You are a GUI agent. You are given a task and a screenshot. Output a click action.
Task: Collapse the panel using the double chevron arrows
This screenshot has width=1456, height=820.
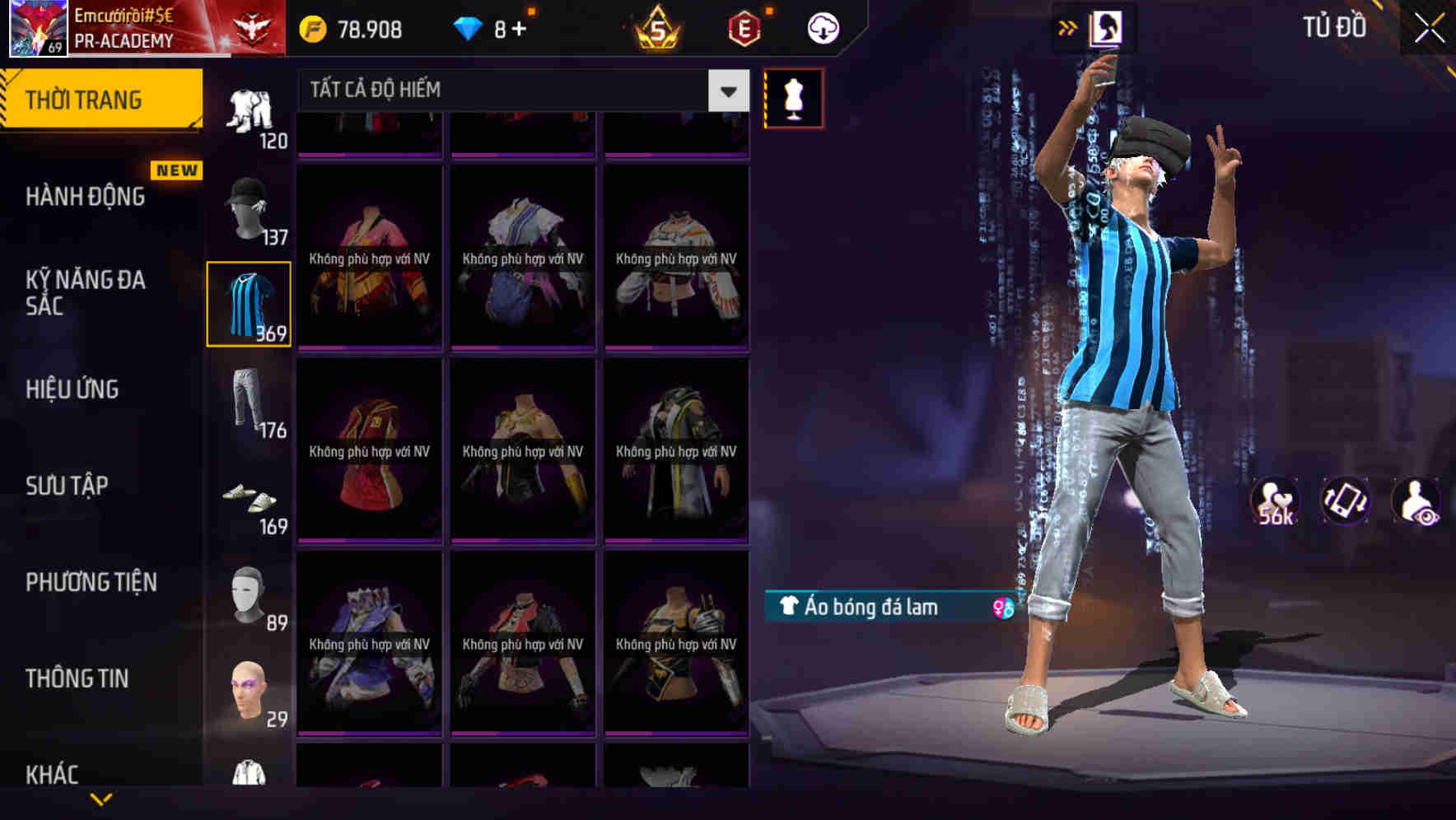pyautogui.click(x=1067, y=27)
